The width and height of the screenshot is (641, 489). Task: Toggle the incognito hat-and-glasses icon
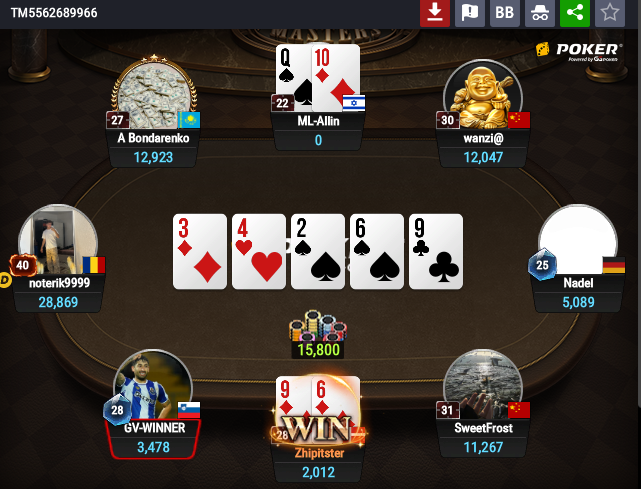[x=539, y=13]
